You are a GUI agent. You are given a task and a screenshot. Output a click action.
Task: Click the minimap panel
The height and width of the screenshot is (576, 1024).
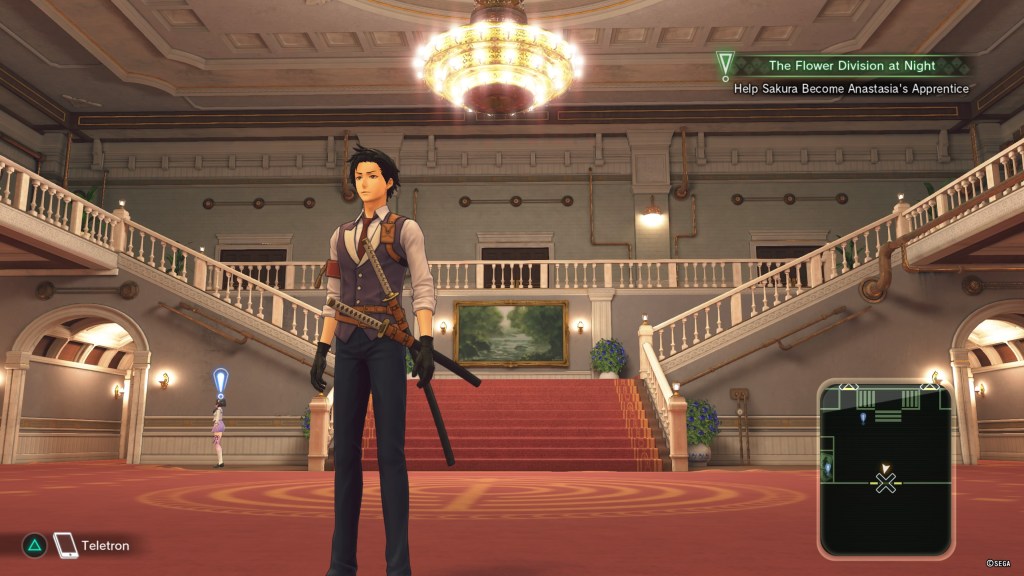[885, 467]
